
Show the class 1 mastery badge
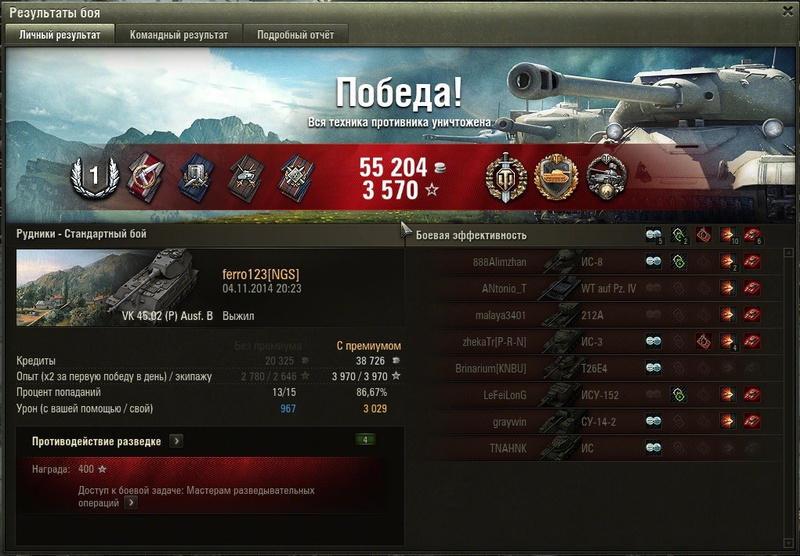[x=93, y=176]
